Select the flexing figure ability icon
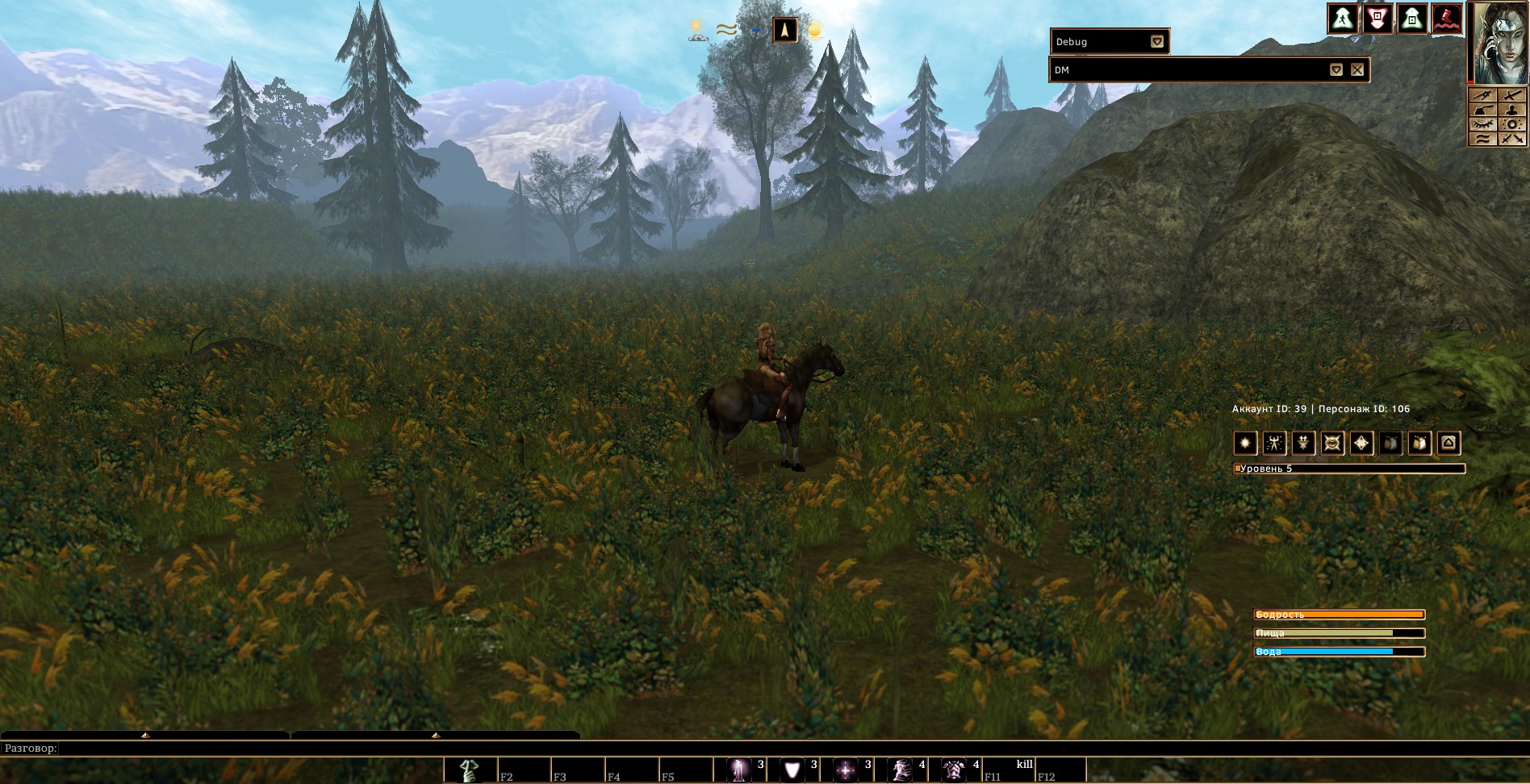The height and width of the screenshot is (784, 1530). click(1275, 443)
